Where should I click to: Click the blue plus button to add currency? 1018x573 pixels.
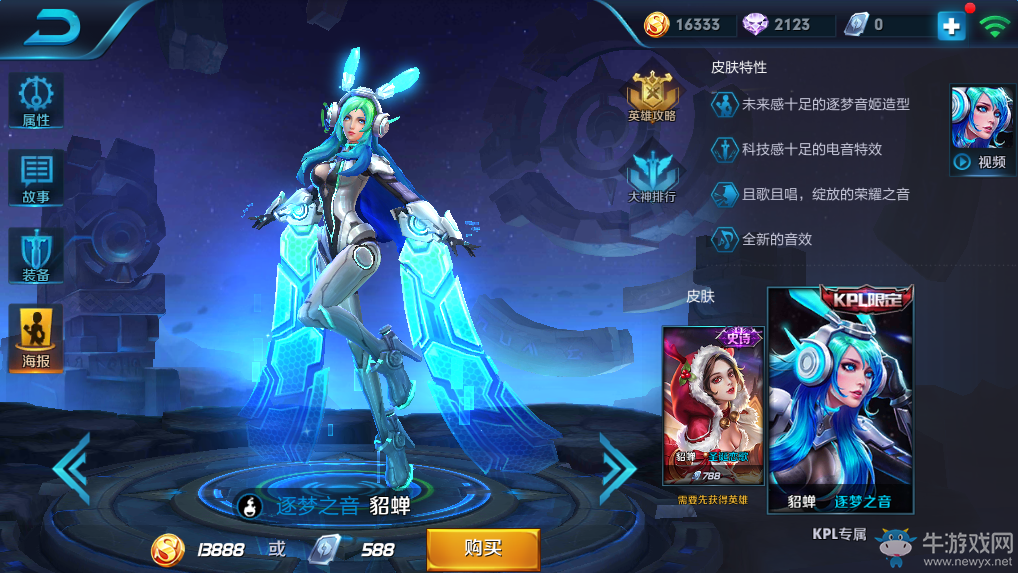(951, 26)
